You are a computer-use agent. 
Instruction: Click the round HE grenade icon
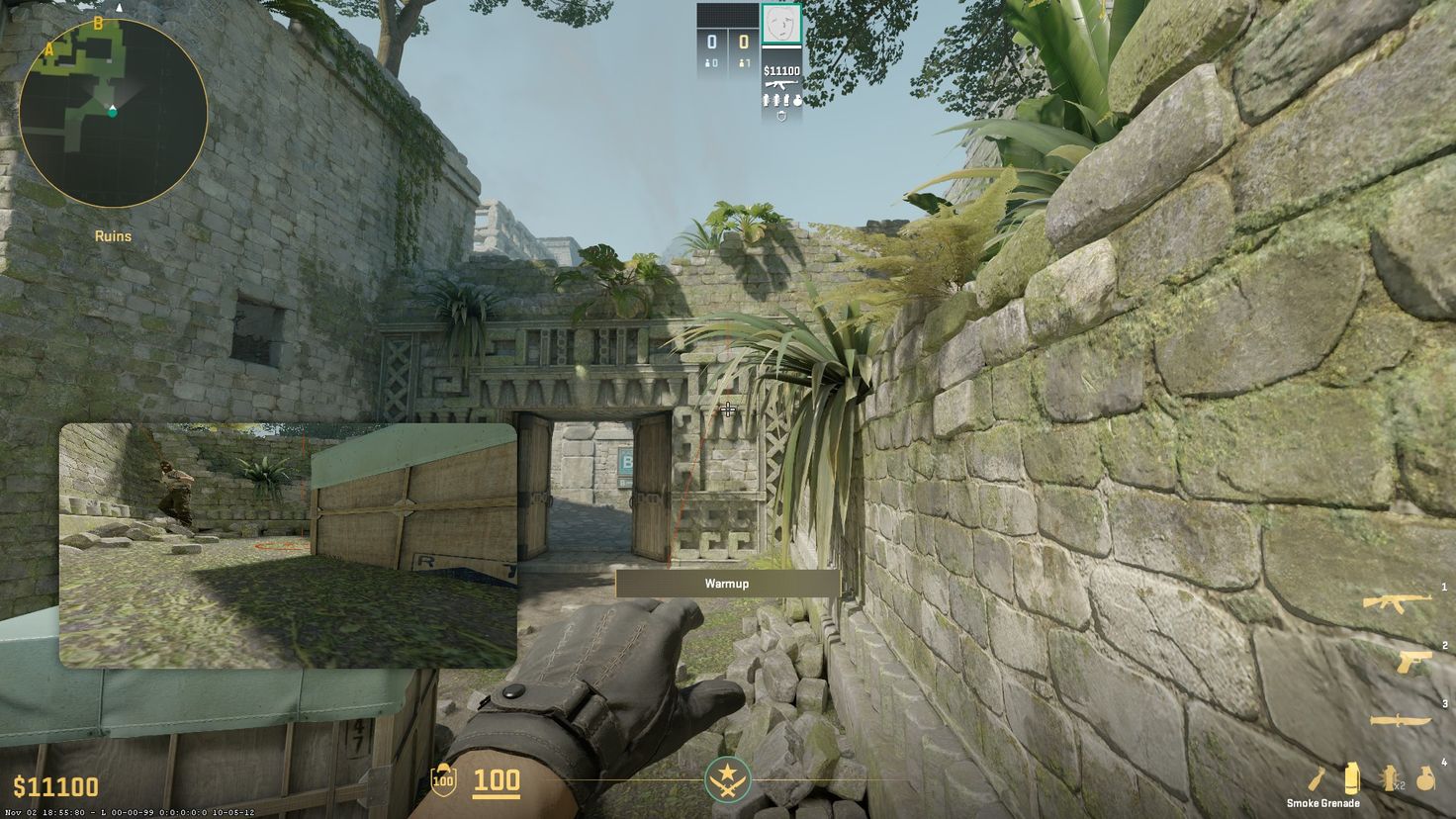coord(1425,778)
